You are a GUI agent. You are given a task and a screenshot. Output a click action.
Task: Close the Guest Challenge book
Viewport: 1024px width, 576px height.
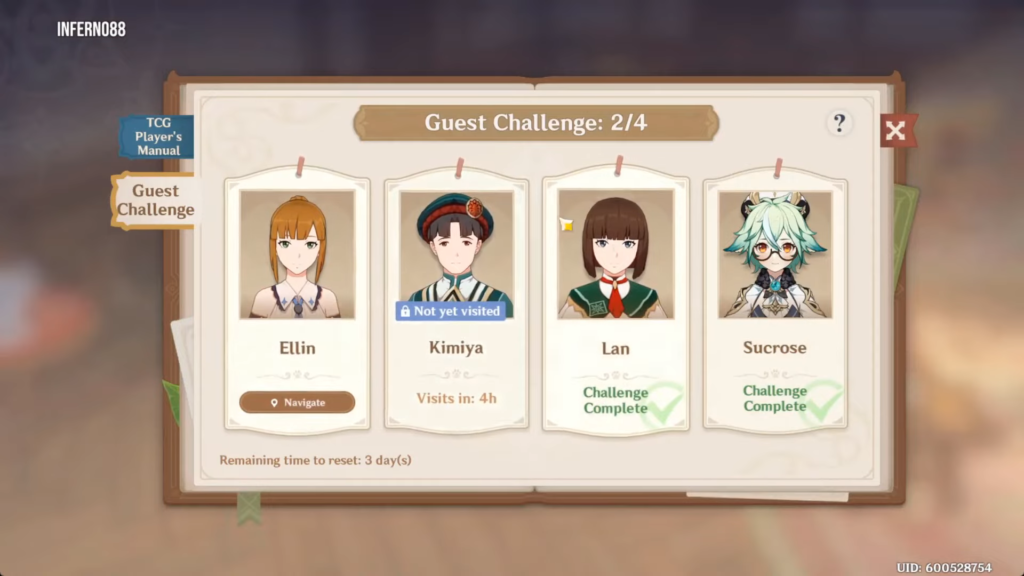[x=897, y=130]
